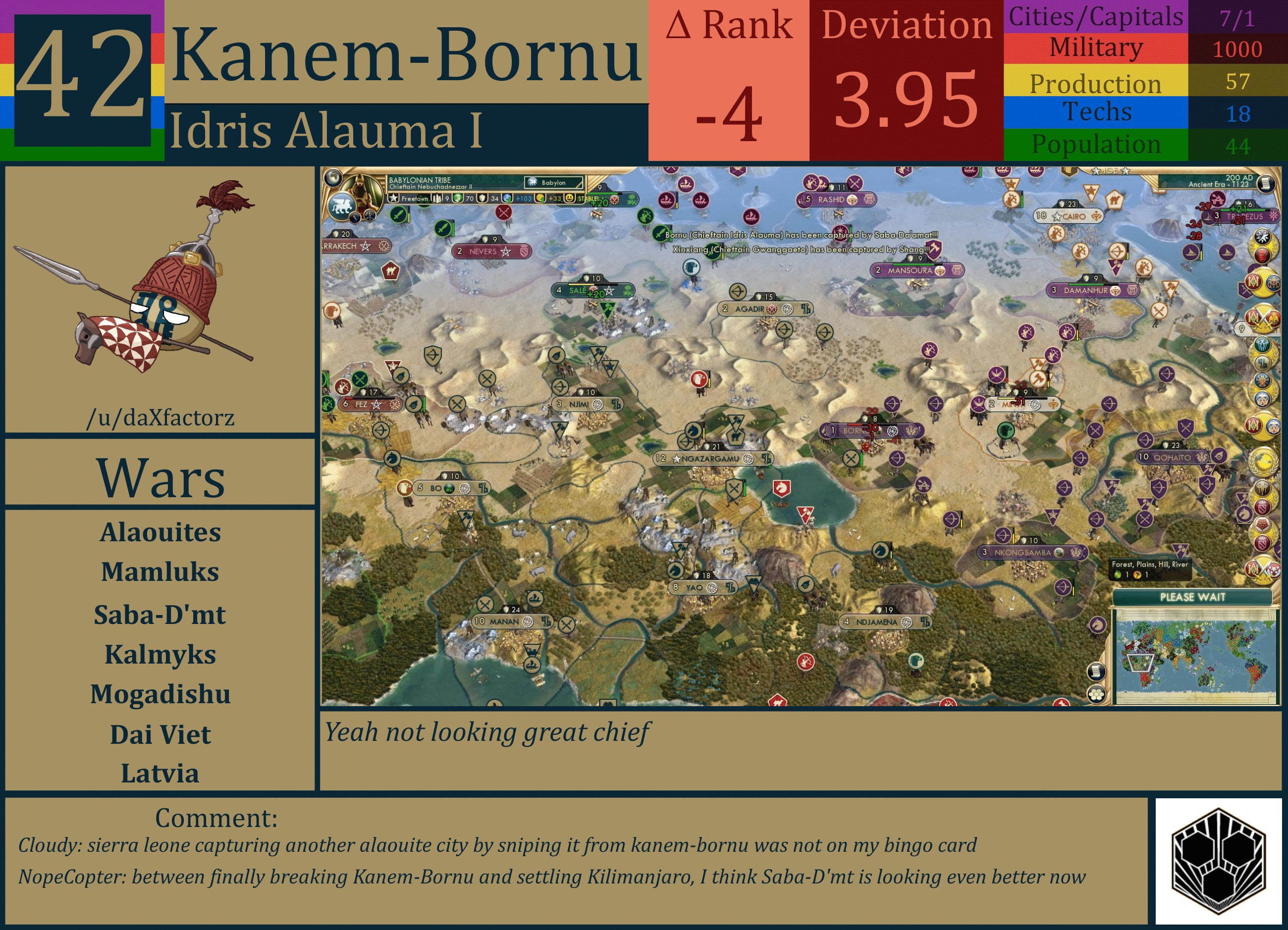Click the globe icon in the top-left corner
The image size is (1288, 930).
coord(333,179)
